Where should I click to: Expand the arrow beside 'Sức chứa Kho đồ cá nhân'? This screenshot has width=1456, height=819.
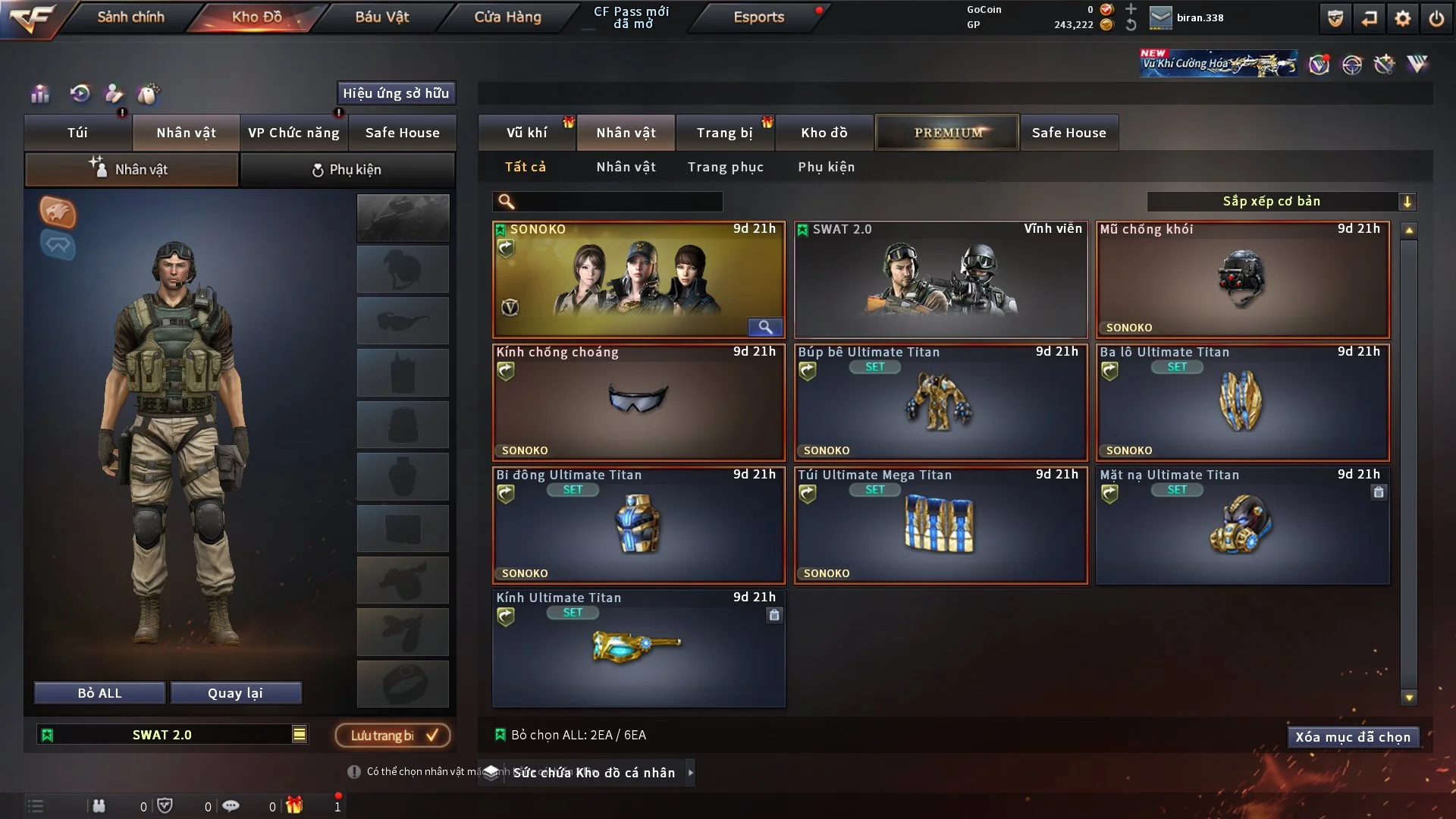click(691, 773)
